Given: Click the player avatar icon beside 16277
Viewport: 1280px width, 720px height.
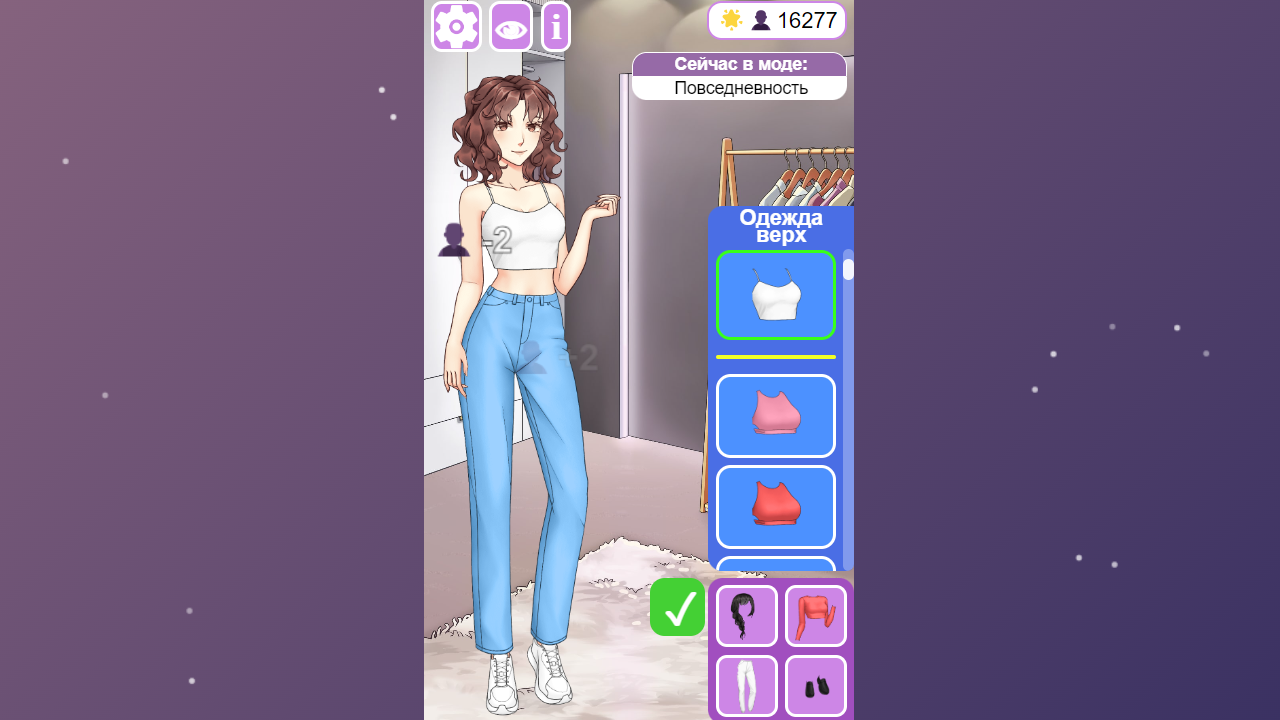Looking at the screenshot, I should (761, 19).
